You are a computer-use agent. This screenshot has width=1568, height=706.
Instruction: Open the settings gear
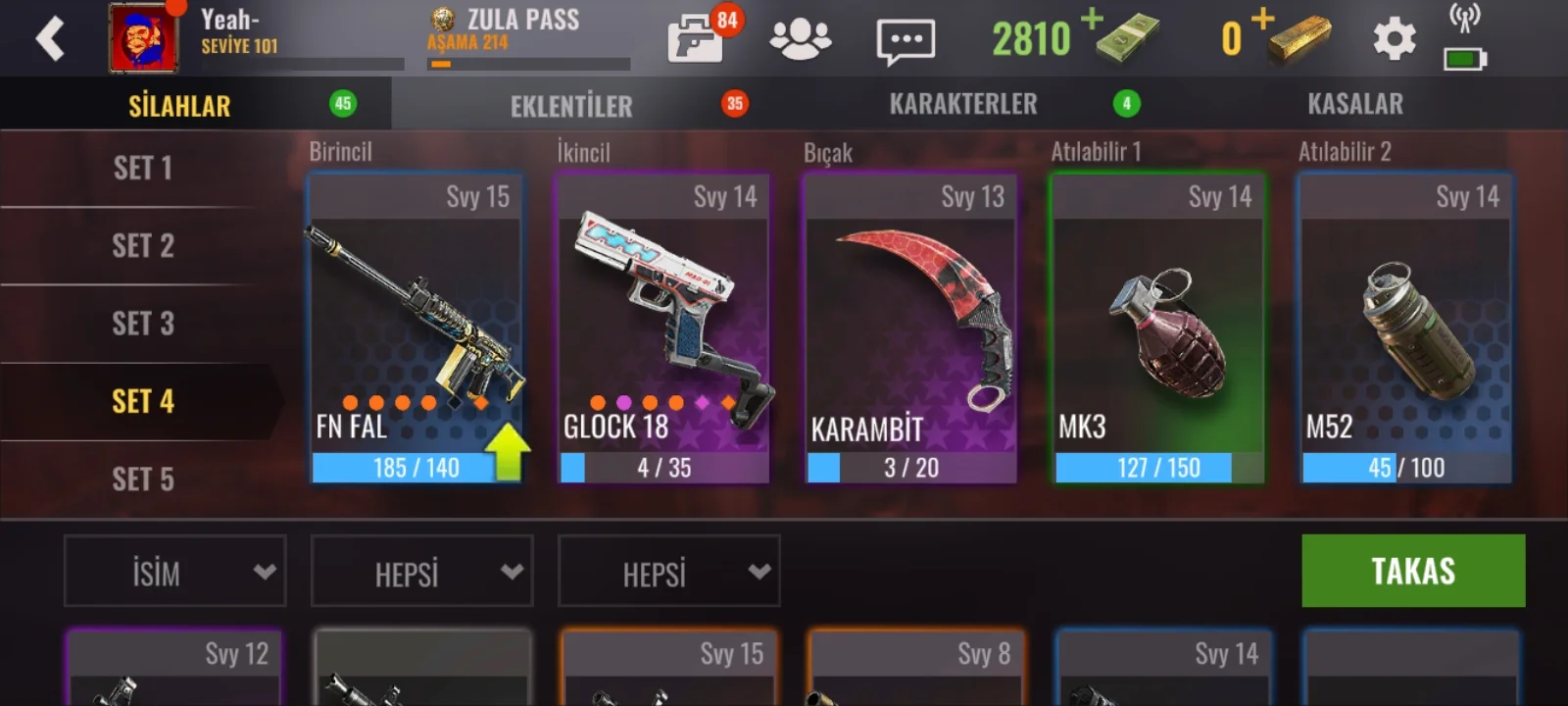[1394, 40]
